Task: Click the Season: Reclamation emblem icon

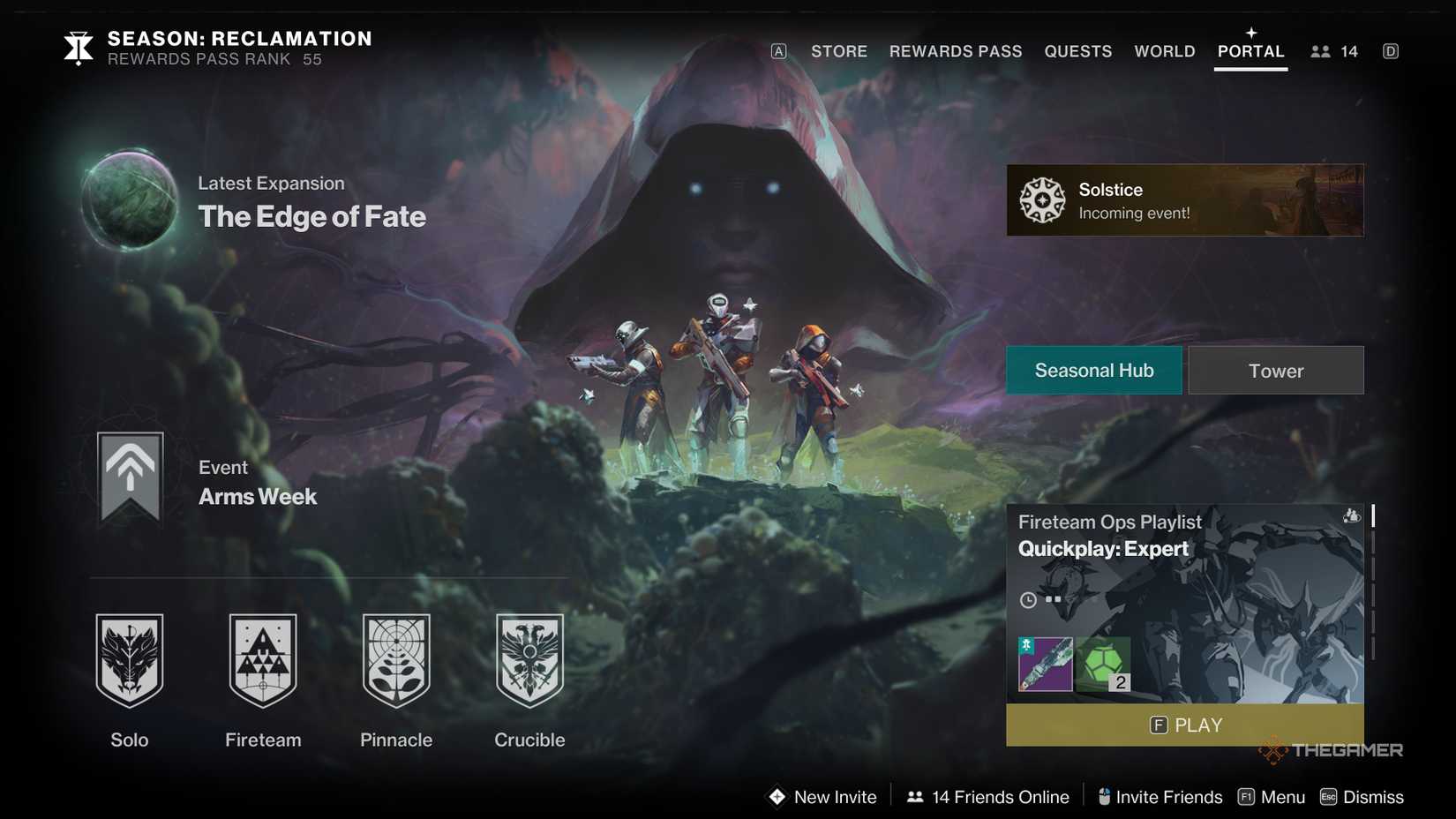Action: pyautogui.click(x=77, y=48)
